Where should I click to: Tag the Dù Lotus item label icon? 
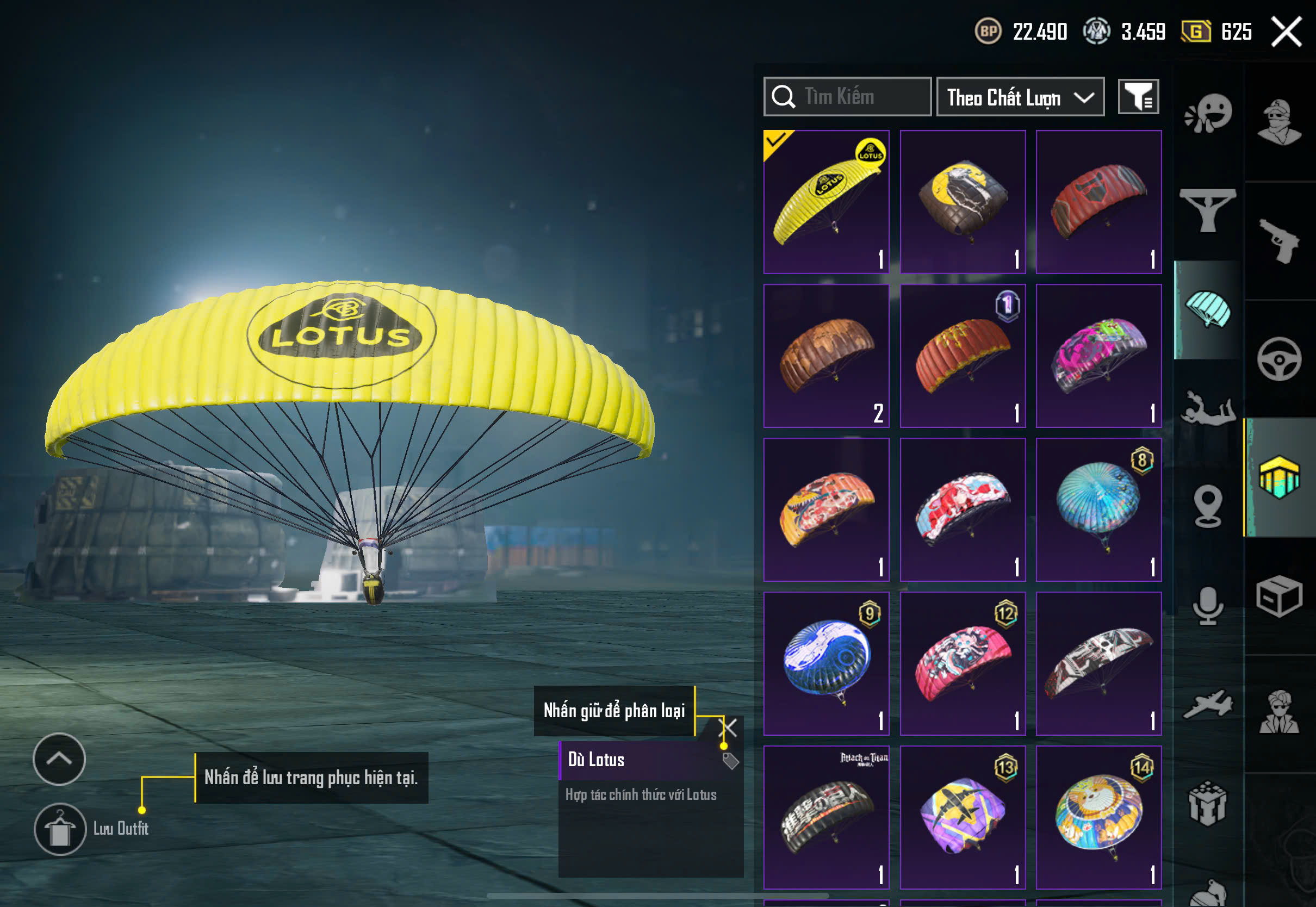pyautogui.click(x=730, y=761)
